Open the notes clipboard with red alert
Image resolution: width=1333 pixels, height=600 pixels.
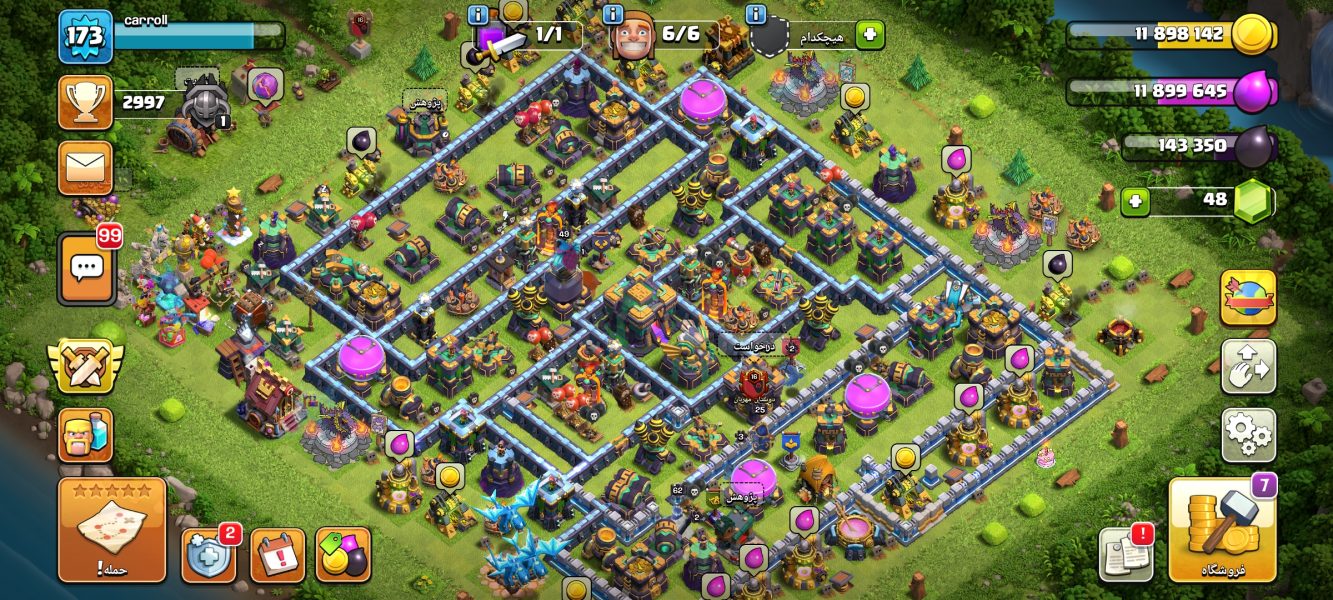point(1125,555)
